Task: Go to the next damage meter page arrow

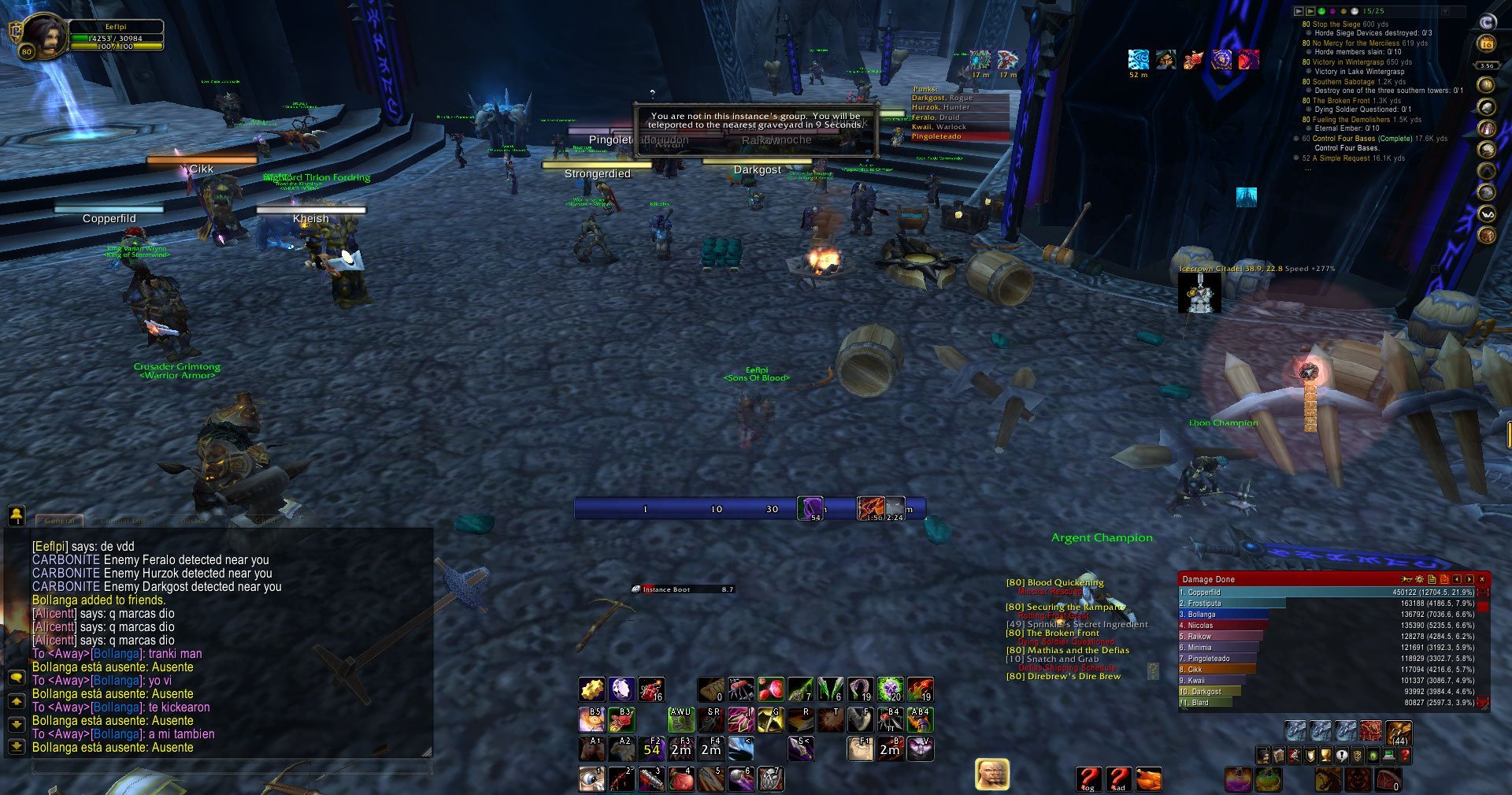Action: coord(1469,579)
